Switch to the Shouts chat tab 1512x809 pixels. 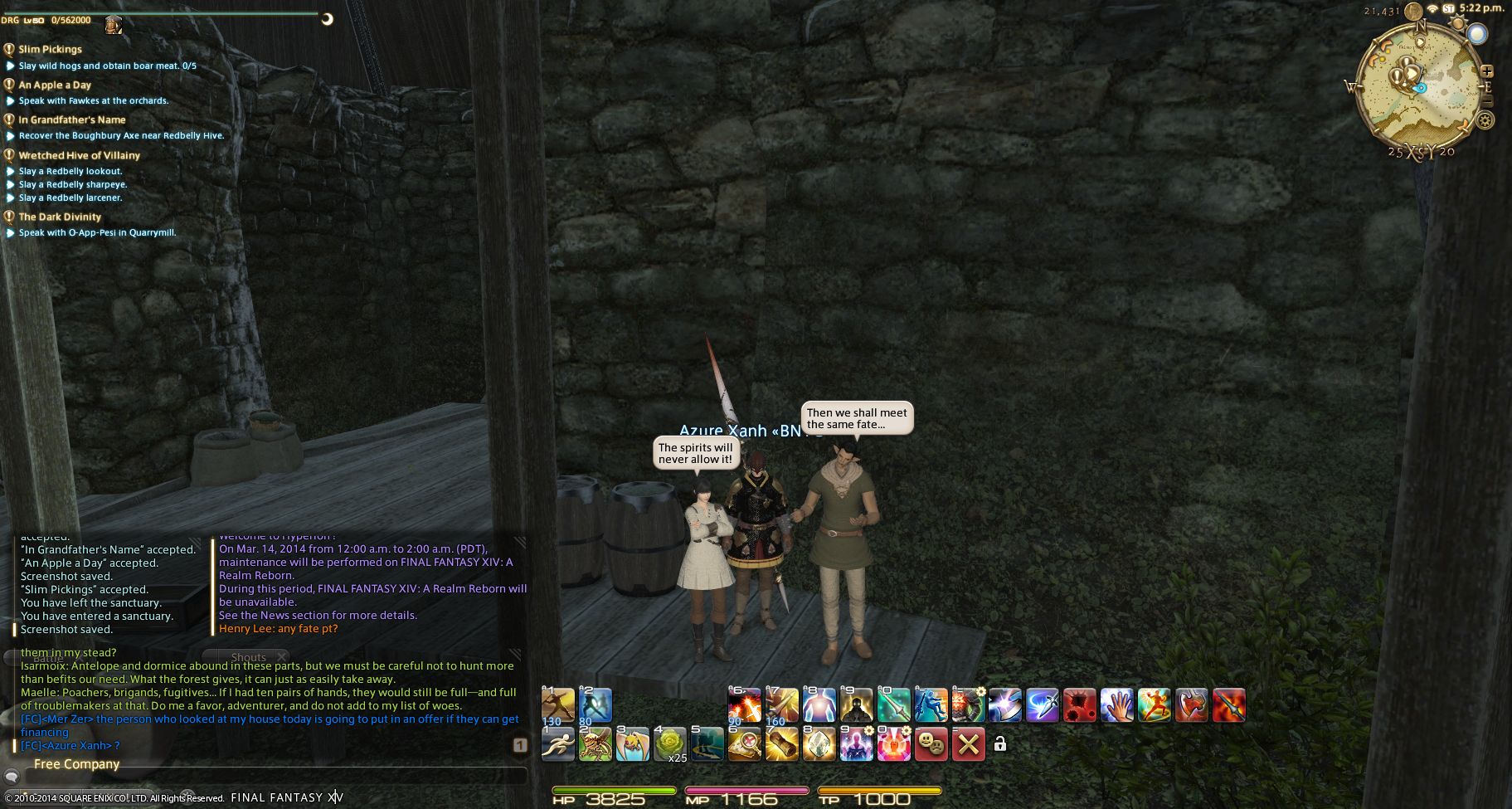(x=248, y=657)
